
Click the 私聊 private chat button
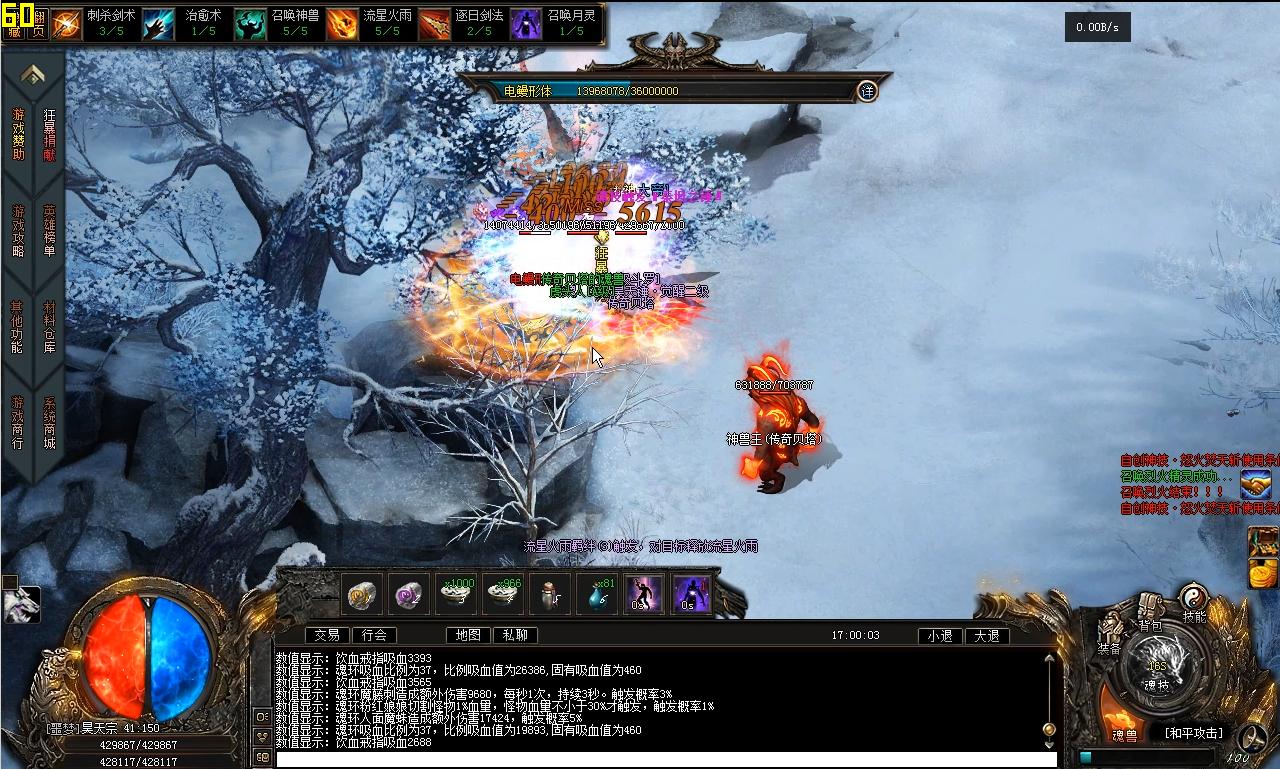tap(516, 635)
